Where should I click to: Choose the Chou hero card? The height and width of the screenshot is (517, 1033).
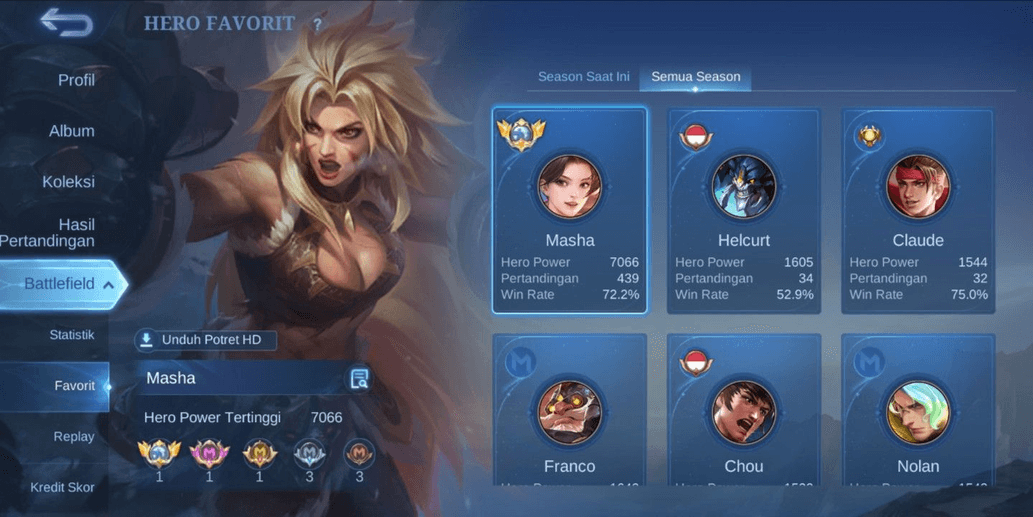pyautogui.click(x=744, y=410)
